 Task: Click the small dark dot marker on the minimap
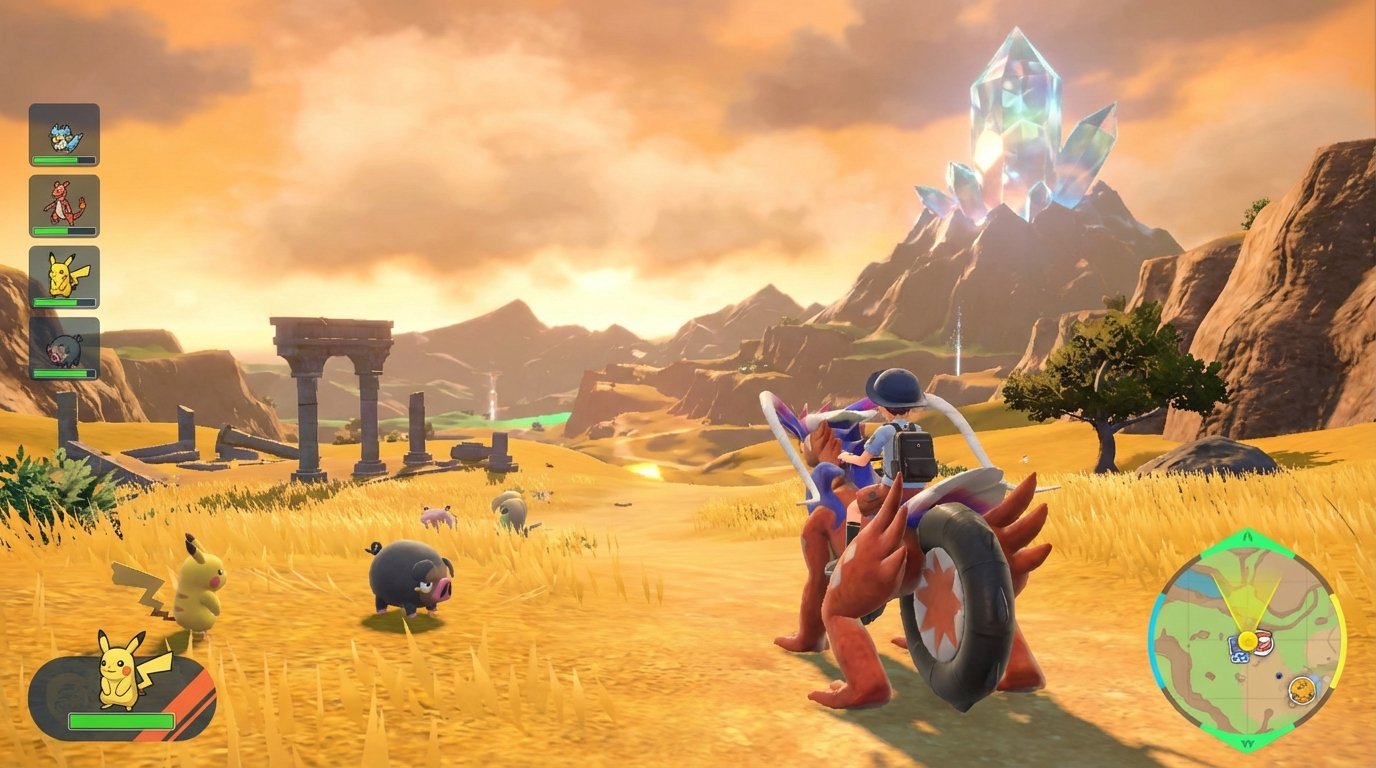tap(1278, 675)
